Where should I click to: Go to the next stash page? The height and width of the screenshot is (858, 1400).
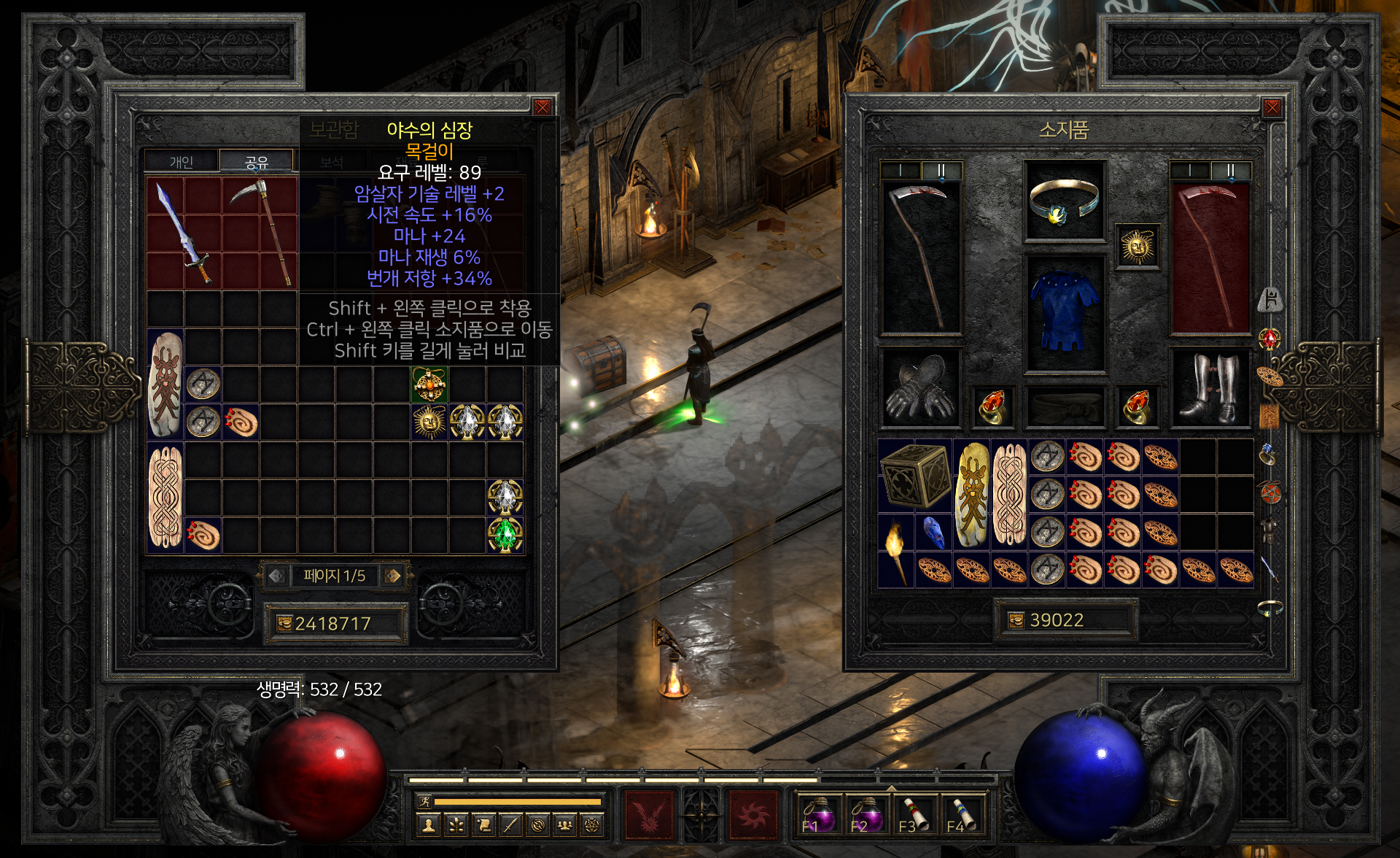(x=392, y=576)
